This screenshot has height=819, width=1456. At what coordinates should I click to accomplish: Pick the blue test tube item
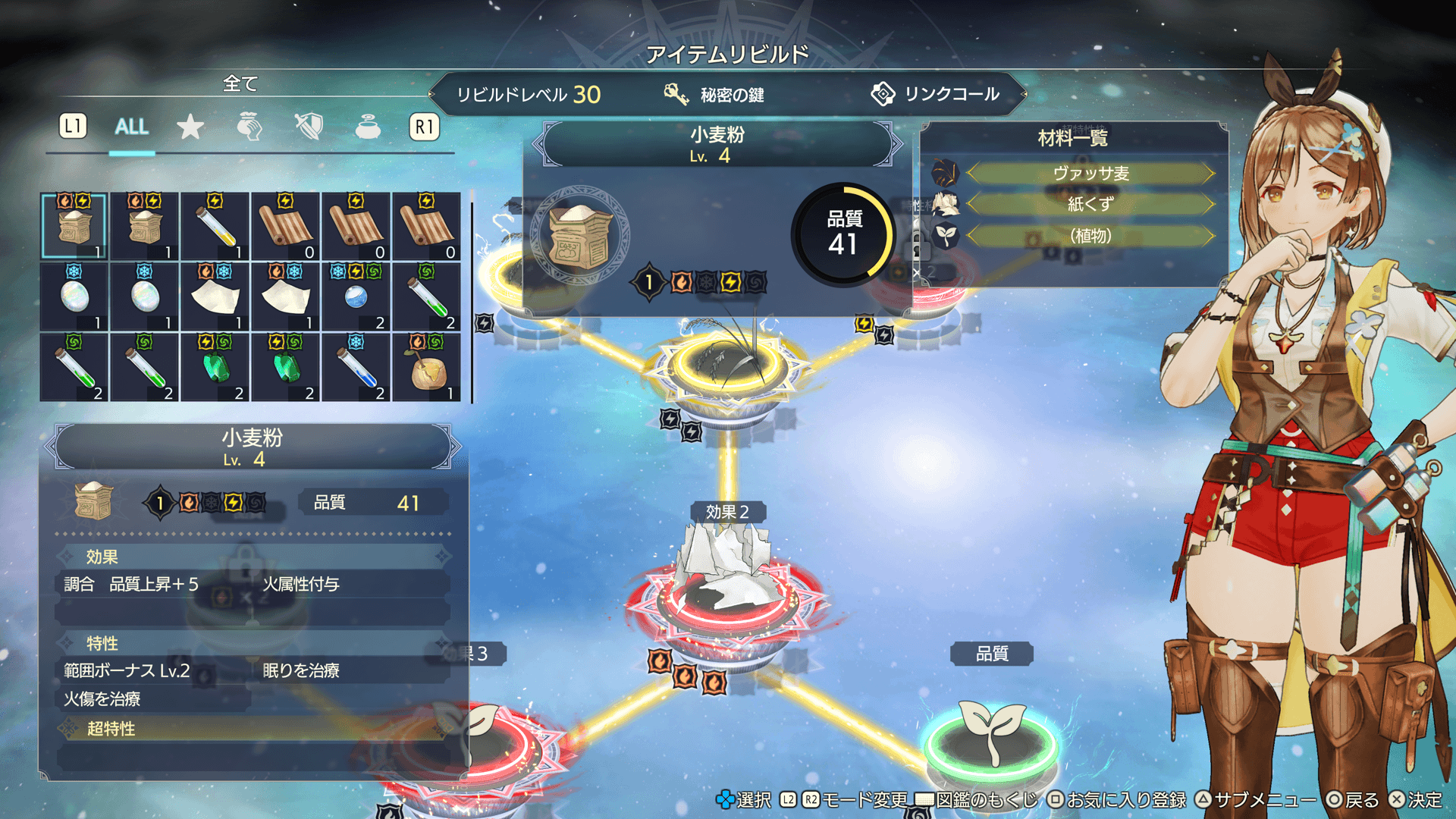point(356,368)
